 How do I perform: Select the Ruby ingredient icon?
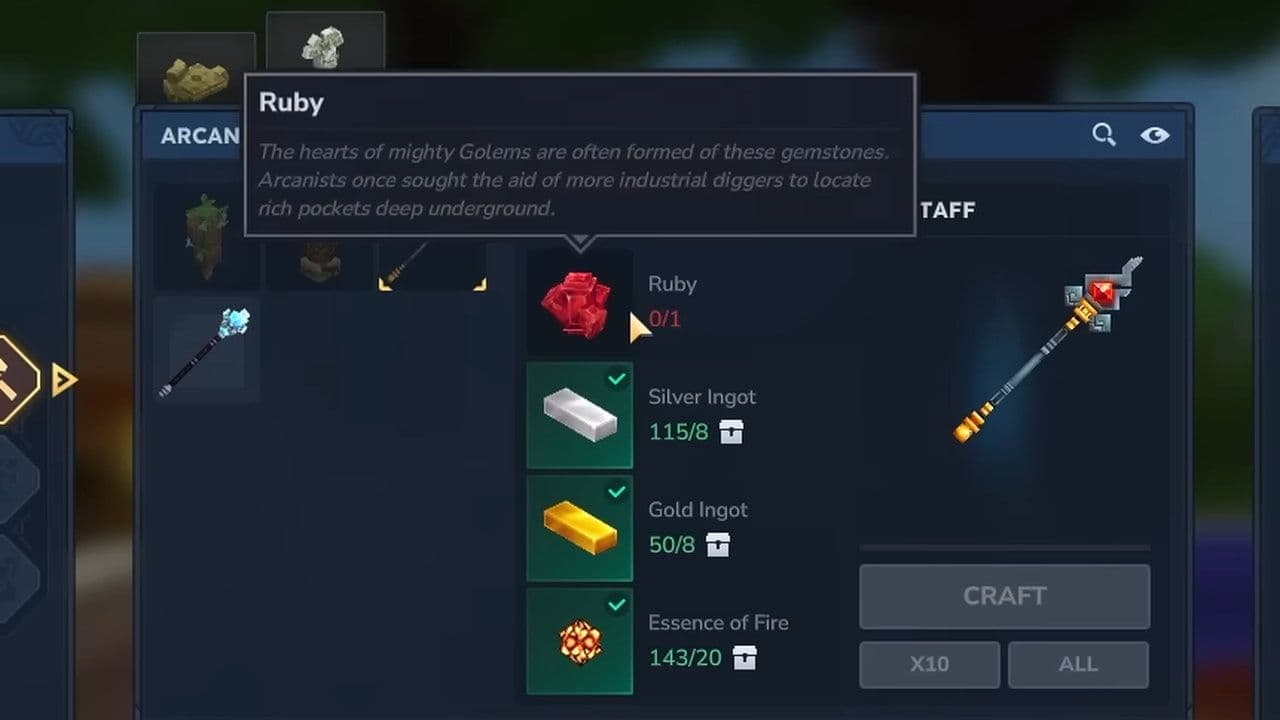coord(579,303)
